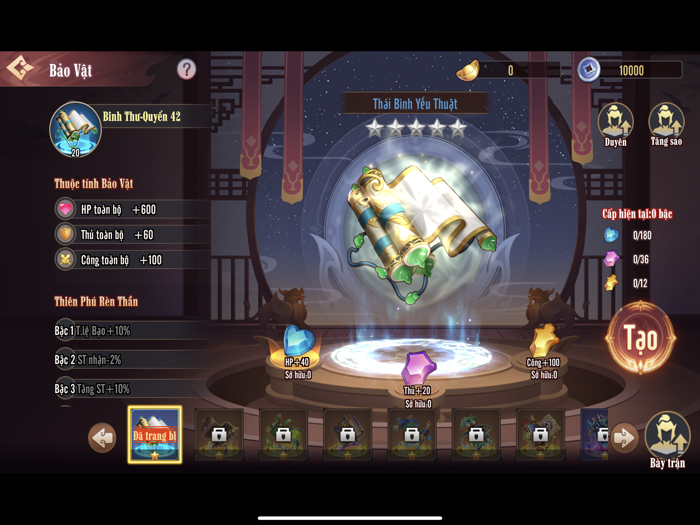Tap the silver coin currency icon
The height and width of the screenshot is (525, 700).
point(589,69)
